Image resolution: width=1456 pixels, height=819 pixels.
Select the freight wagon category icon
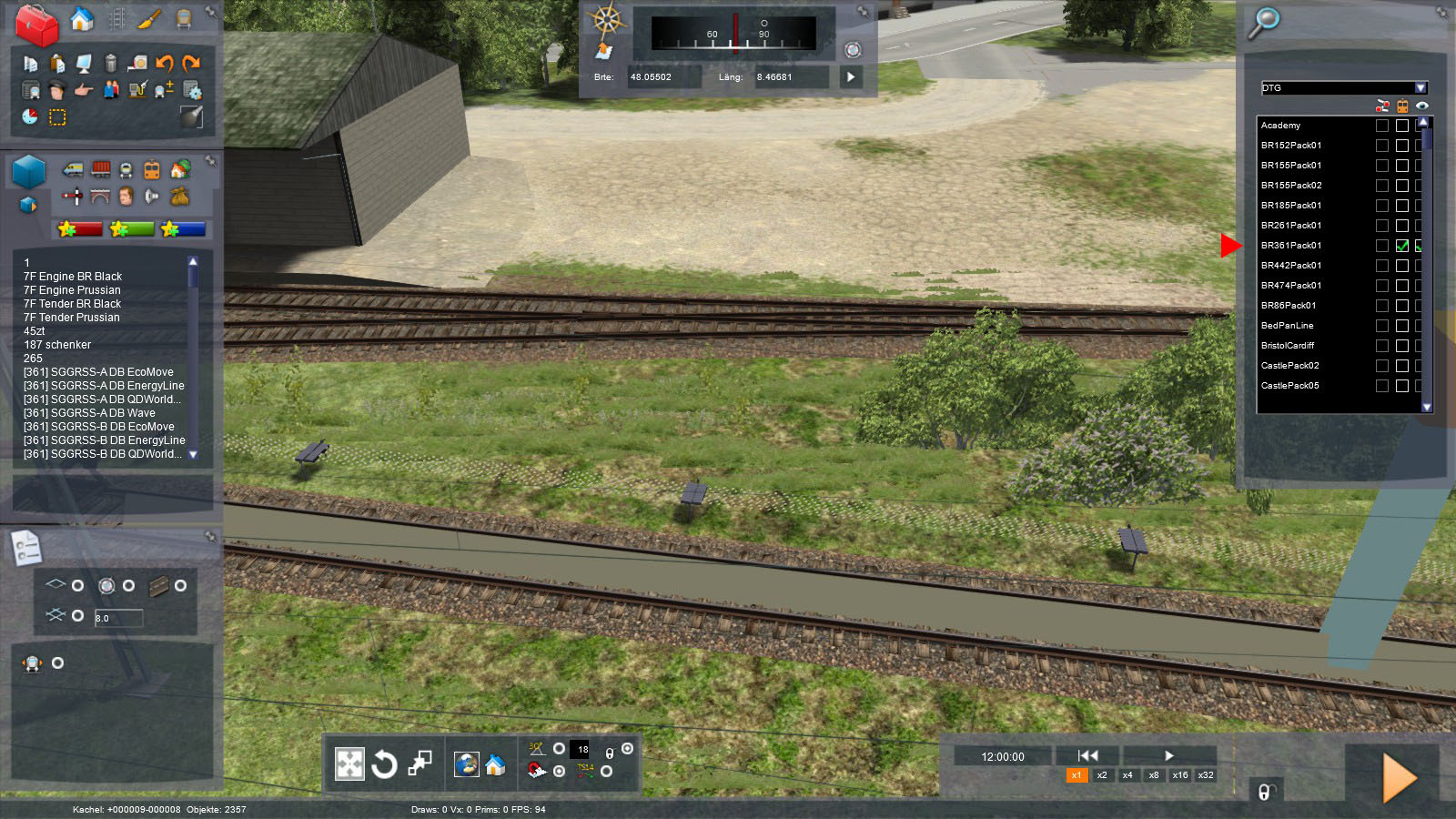point(101,169)
